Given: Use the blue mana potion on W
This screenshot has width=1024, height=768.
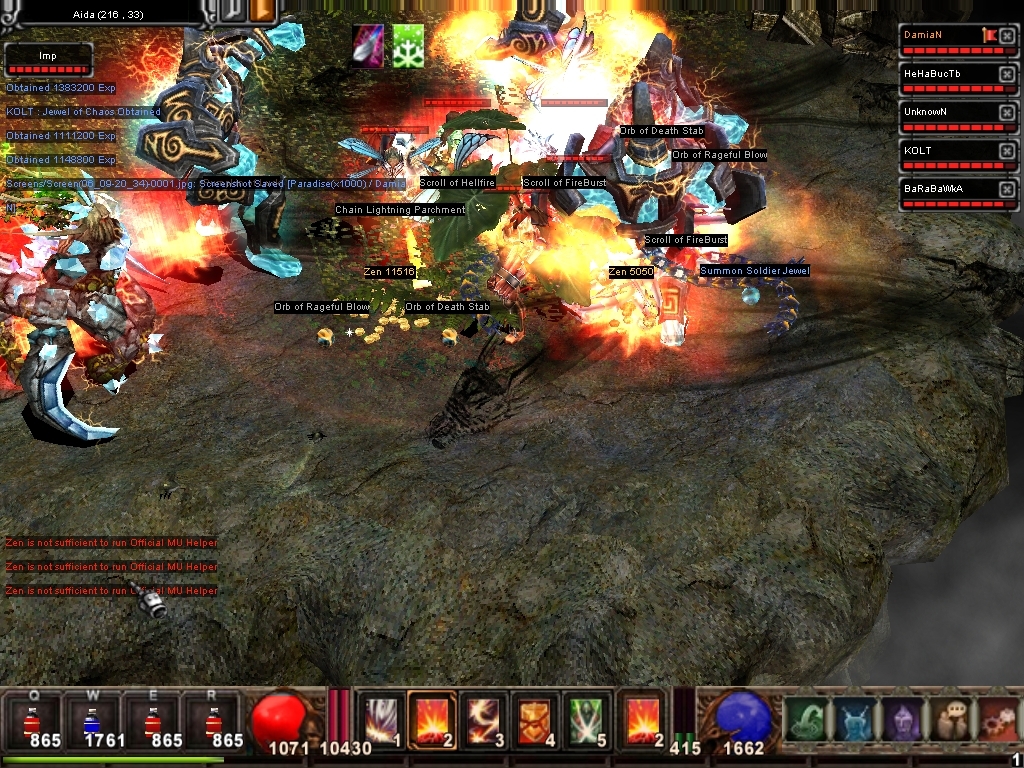Looking at the screenshot, I should [91, 719].
